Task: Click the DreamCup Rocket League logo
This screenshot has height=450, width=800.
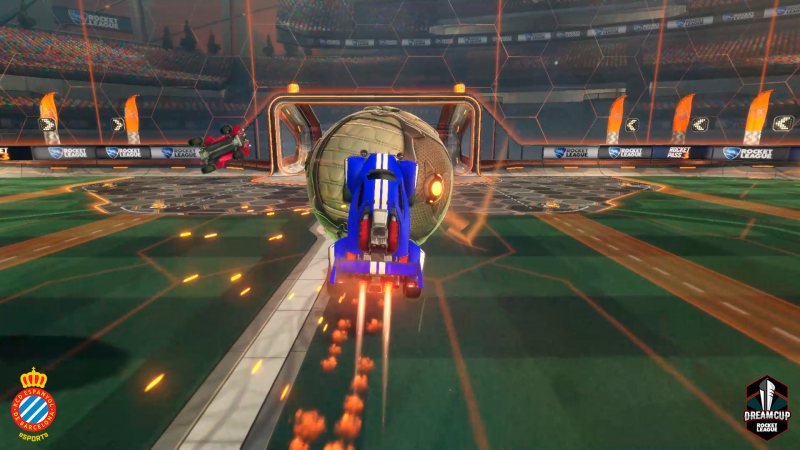Action: pyautogui.click(x=766, y=407)
